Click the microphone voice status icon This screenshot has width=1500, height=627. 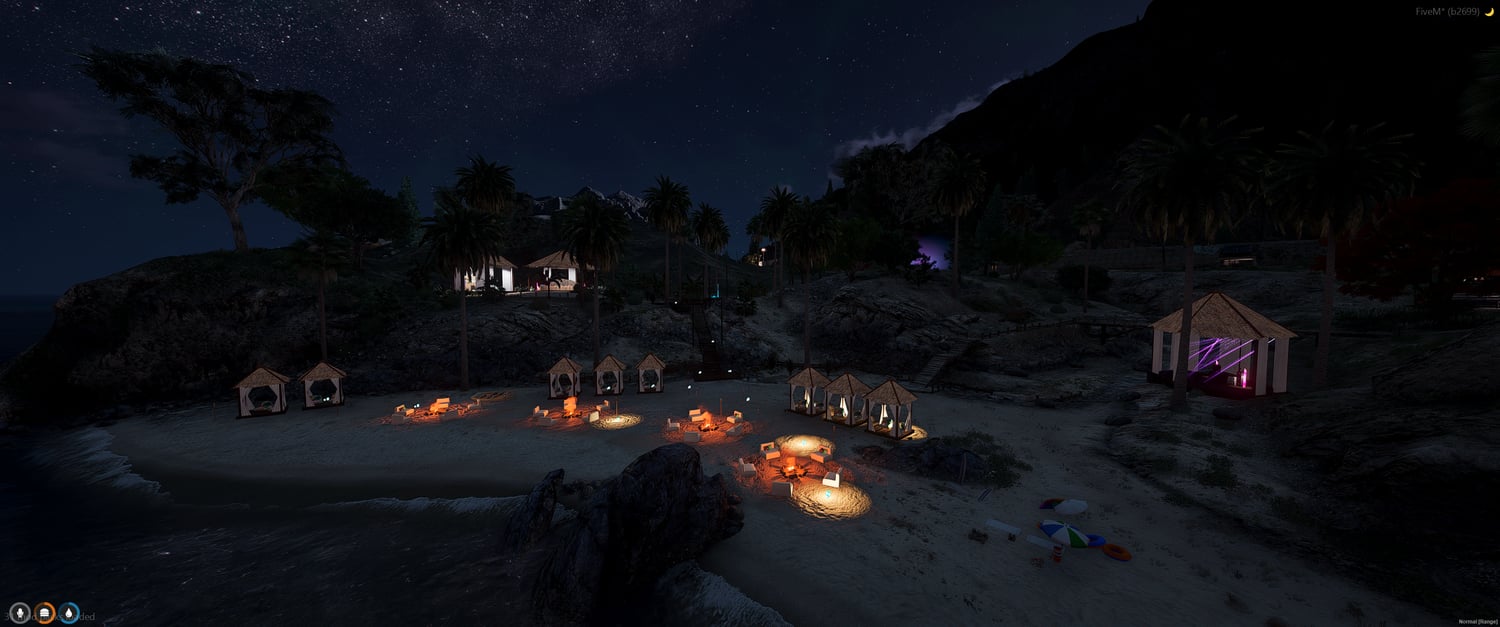(19, 612)
